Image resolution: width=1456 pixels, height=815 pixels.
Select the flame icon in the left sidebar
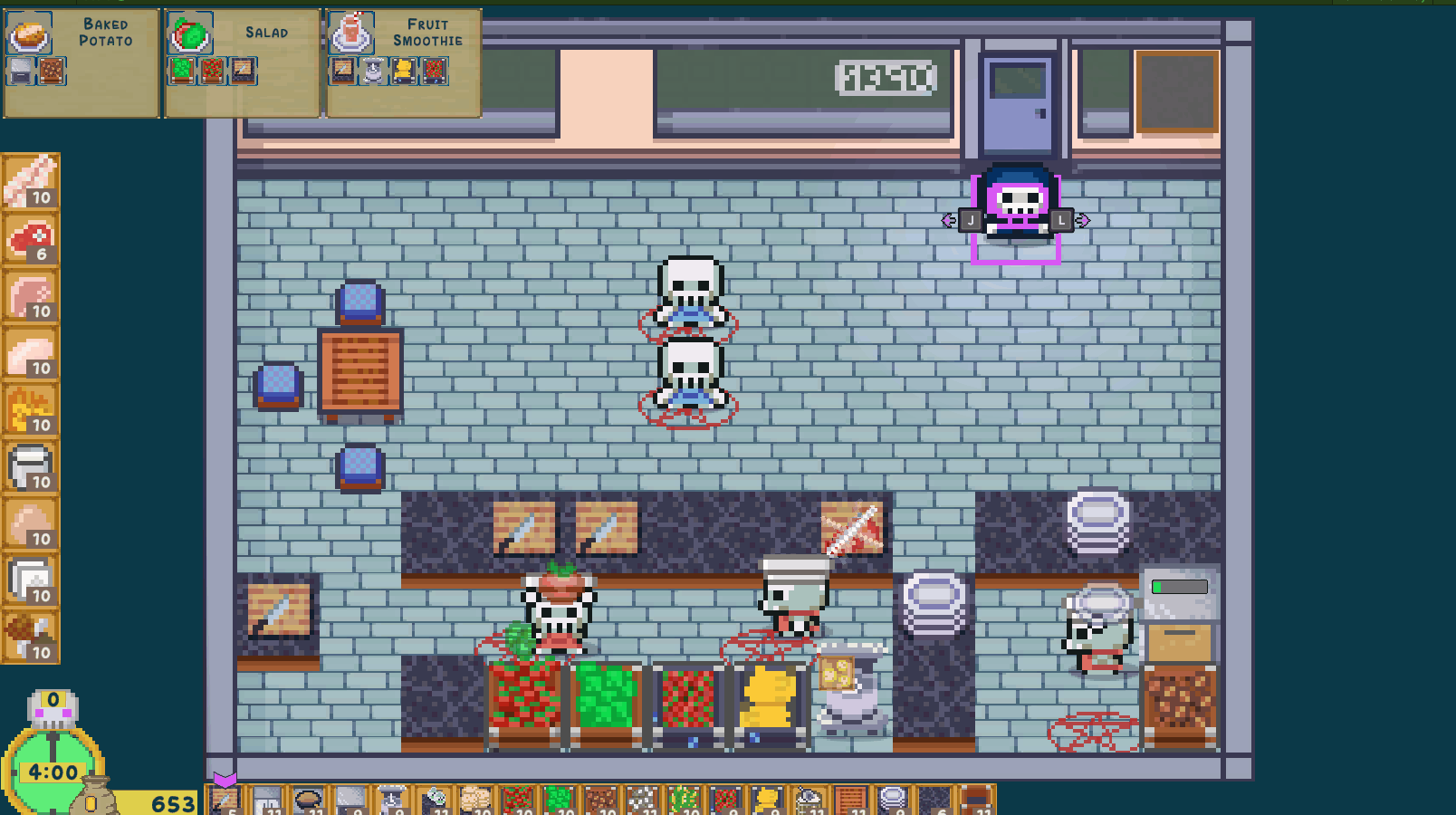pyautogui.click(x=30, y=409)
